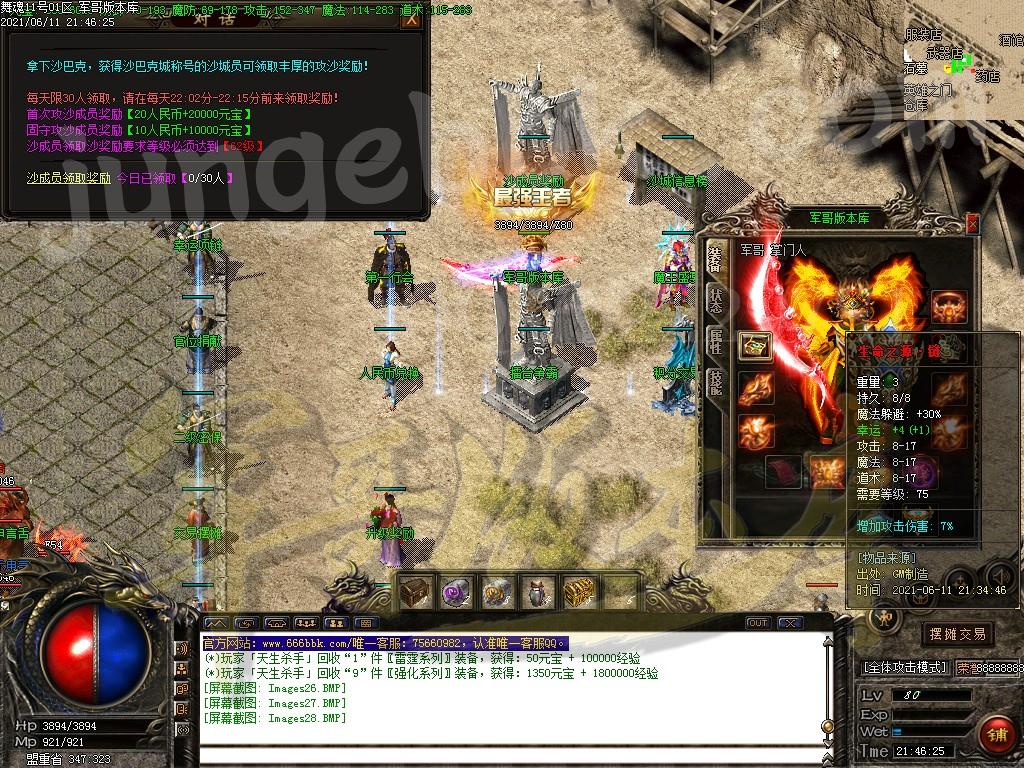Close the 对话 dialogue window

tap(409, 20)
